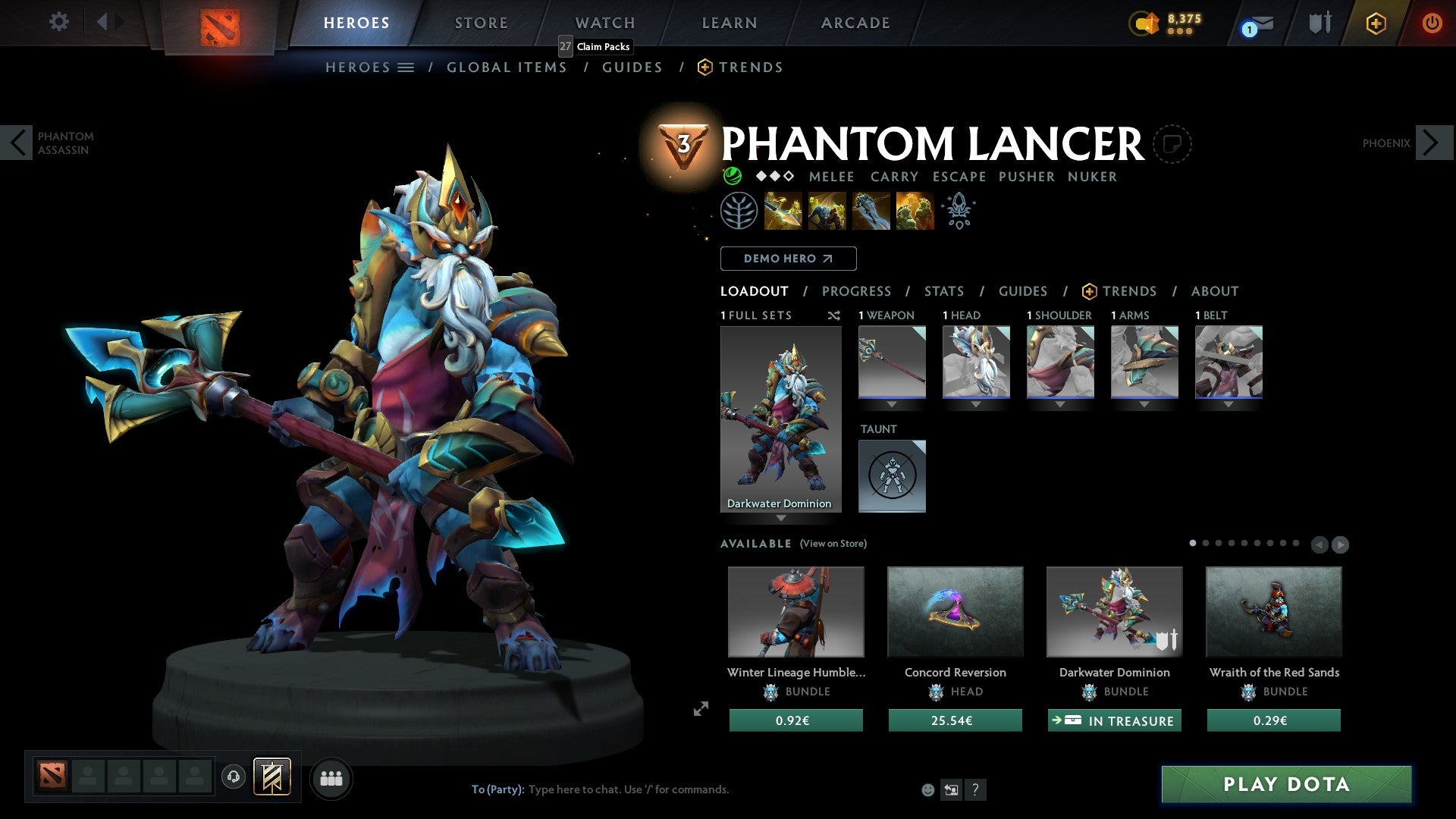The height and width of the screenshot is (819, 1456).
Task: Open Dota Plus hexagon icon
Action: pos(1375,23)
